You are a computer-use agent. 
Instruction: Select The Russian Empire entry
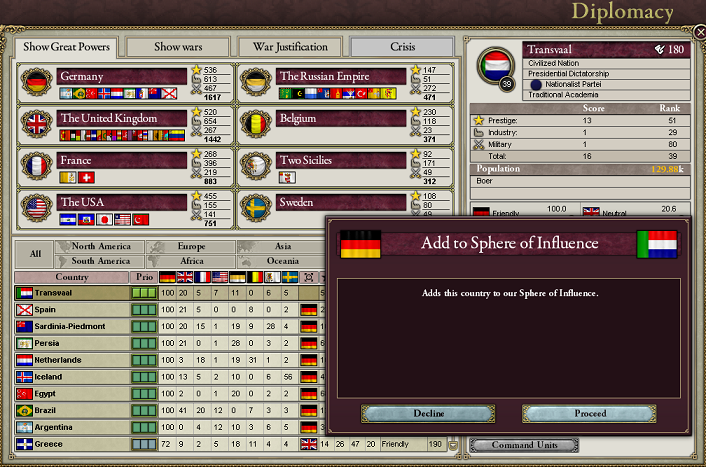point(340,76)
